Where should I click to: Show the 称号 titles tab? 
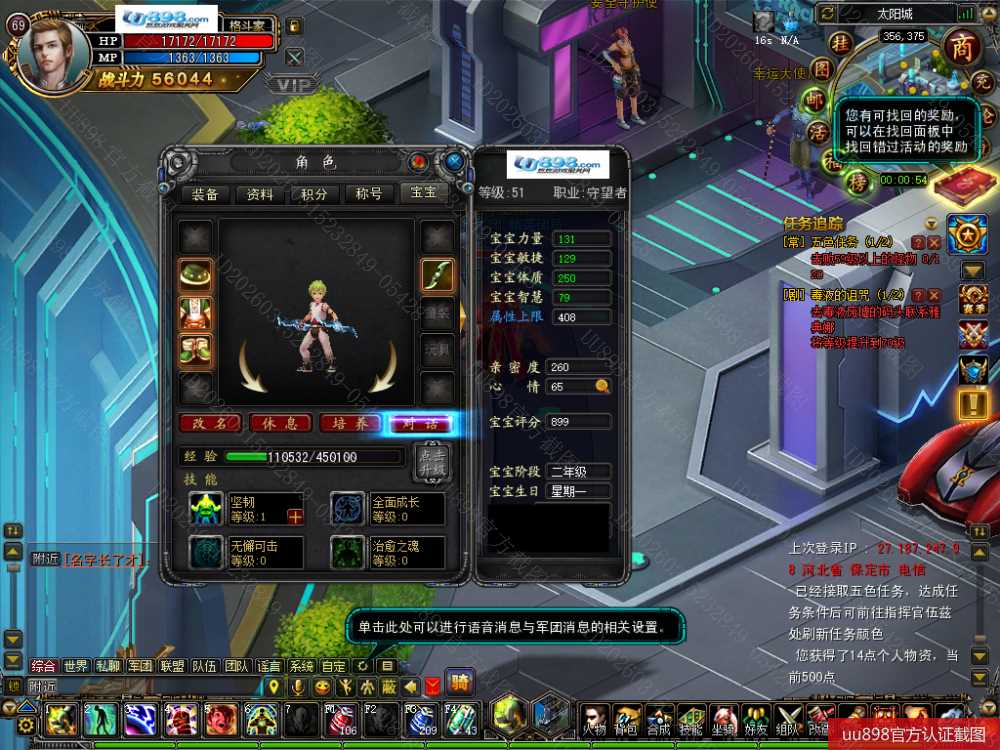(x=369, y=194)
